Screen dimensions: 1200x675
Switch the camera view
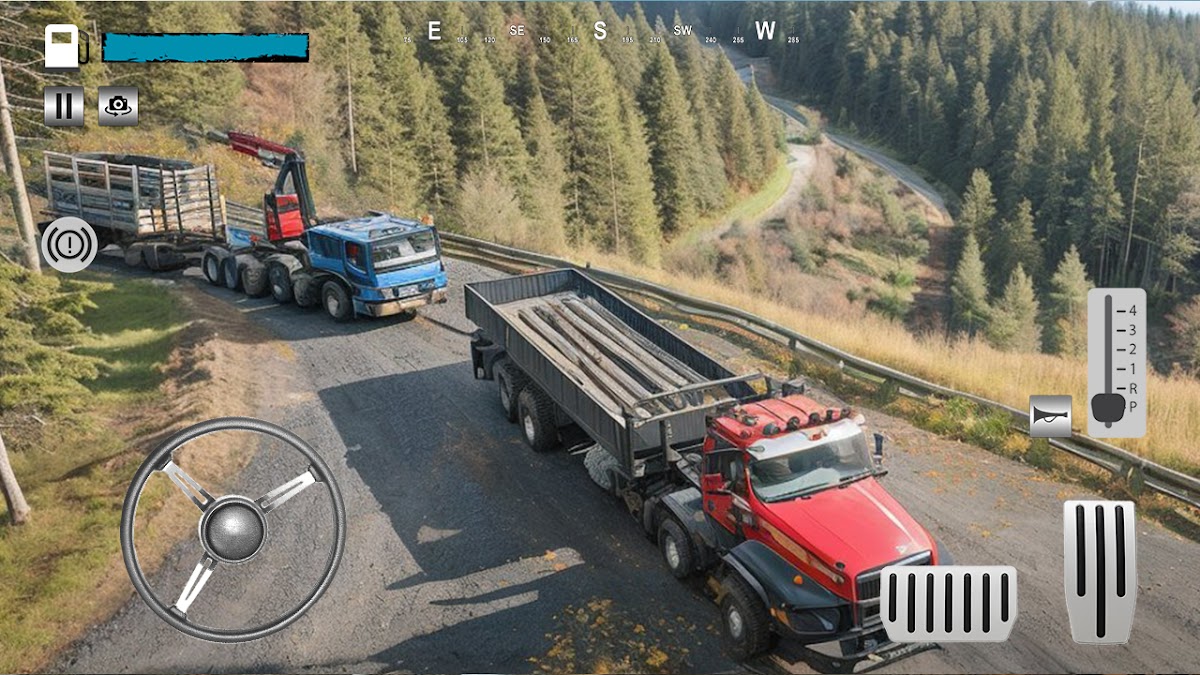118,106
